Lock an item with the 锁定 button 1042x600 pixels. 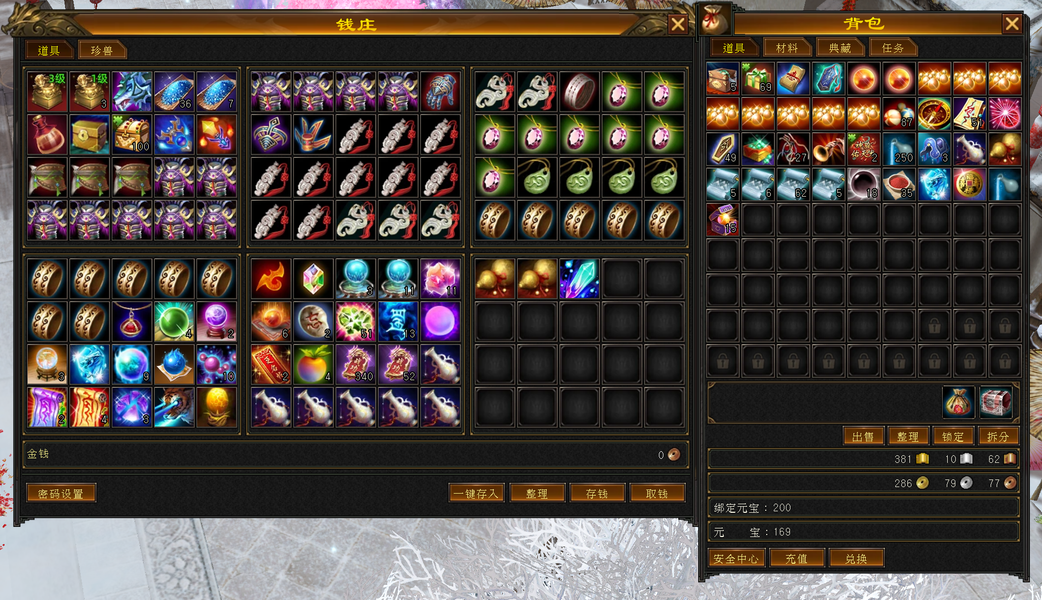point(953,436)
